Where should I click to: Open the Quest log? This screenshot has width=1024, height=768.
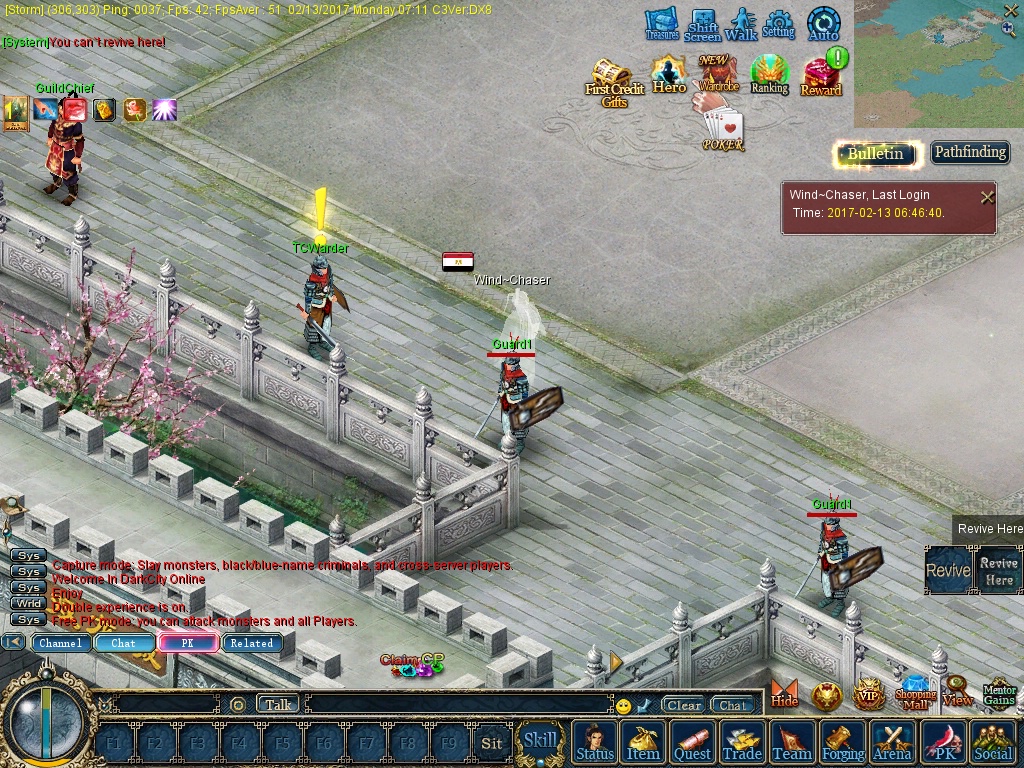(x=692, y=743)
